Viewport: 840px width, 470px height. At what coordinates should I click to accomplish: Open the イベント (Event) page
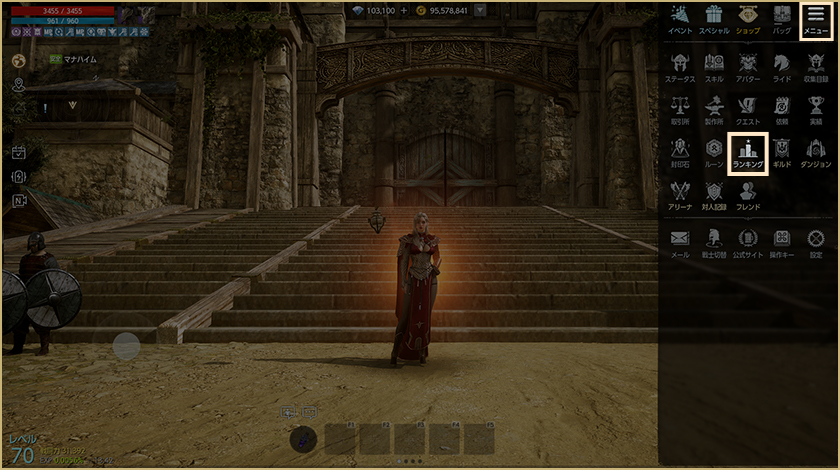point(680,19)
